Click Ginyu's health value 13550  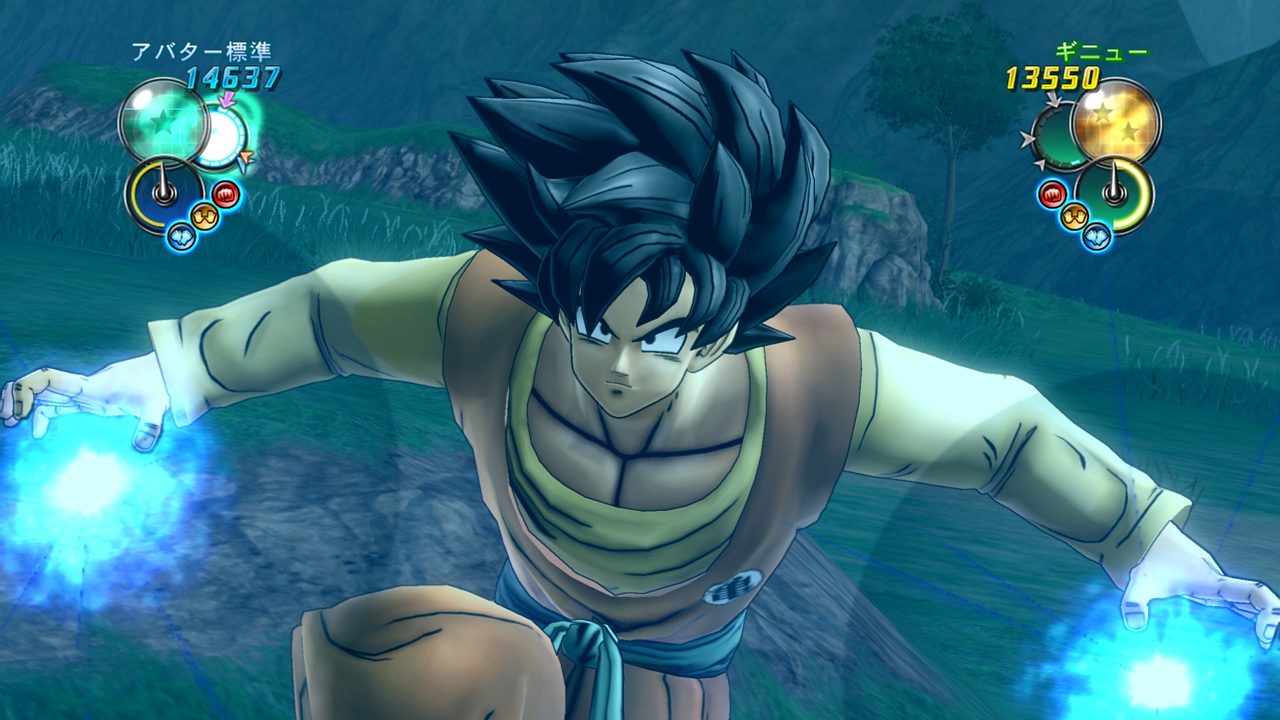click(1051, 75)
